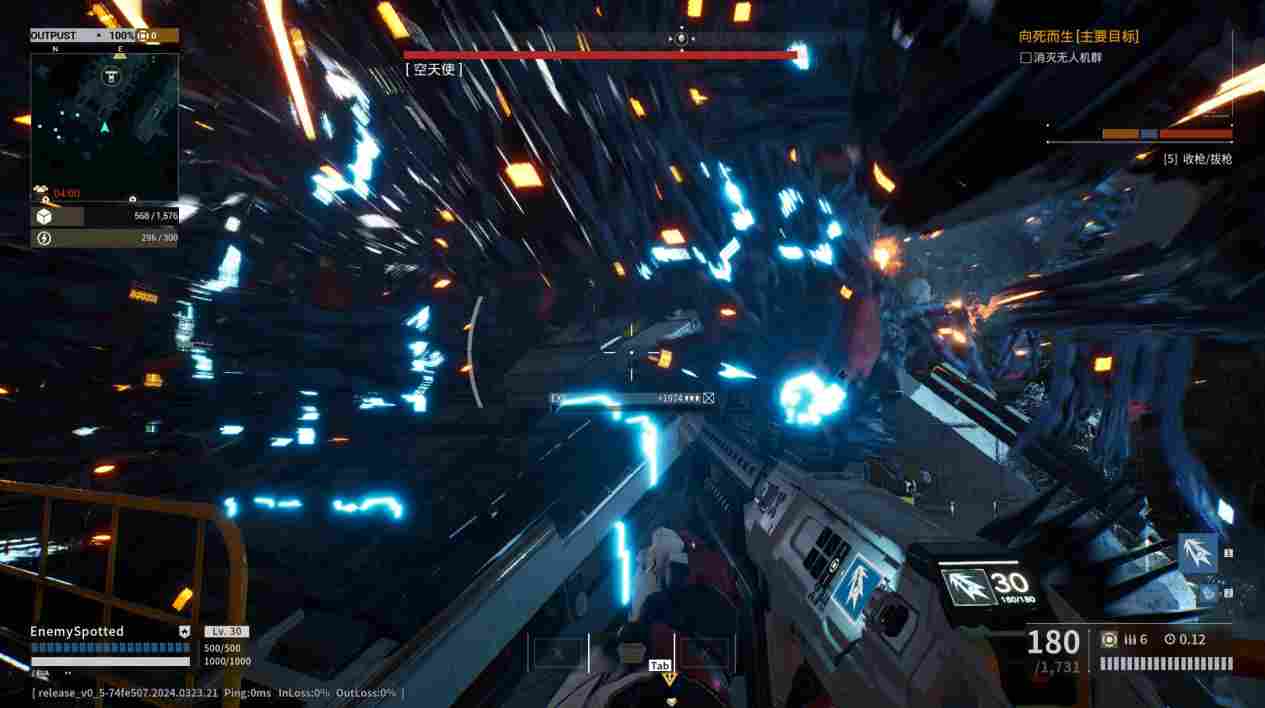Select the center equipment item slot
Image resolution: width=1265 pixels, height=708 pixels.
[631, 653]
